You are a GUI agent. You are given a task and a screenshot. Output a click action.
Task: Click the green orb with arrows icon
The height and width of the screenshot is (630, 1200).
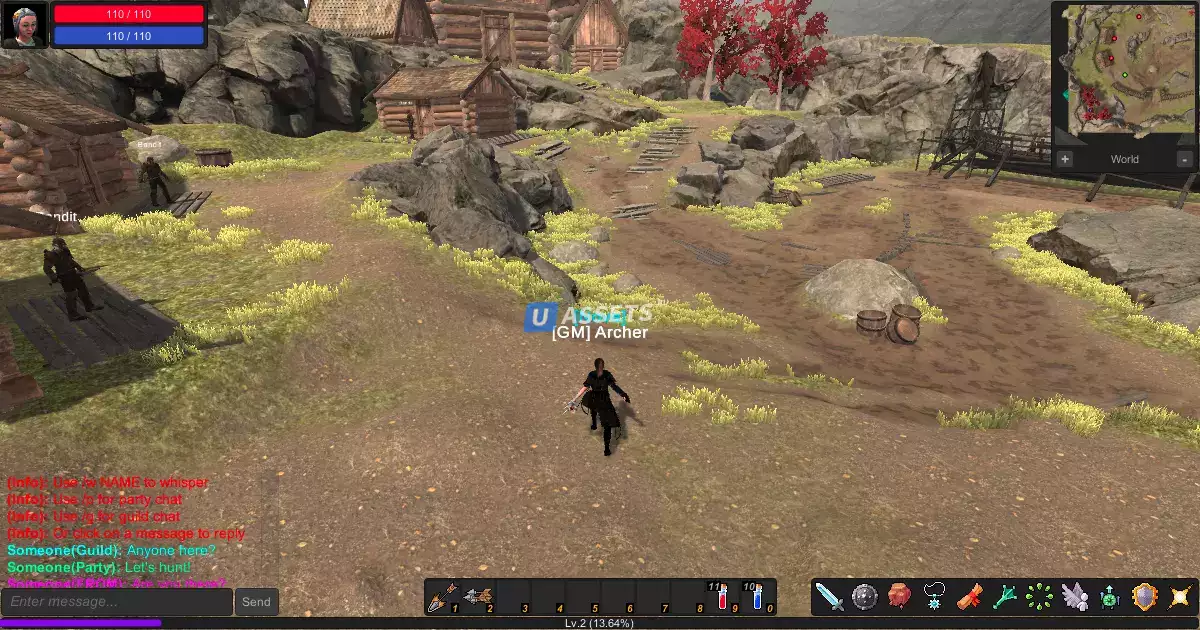click(x=1110, y=597)
